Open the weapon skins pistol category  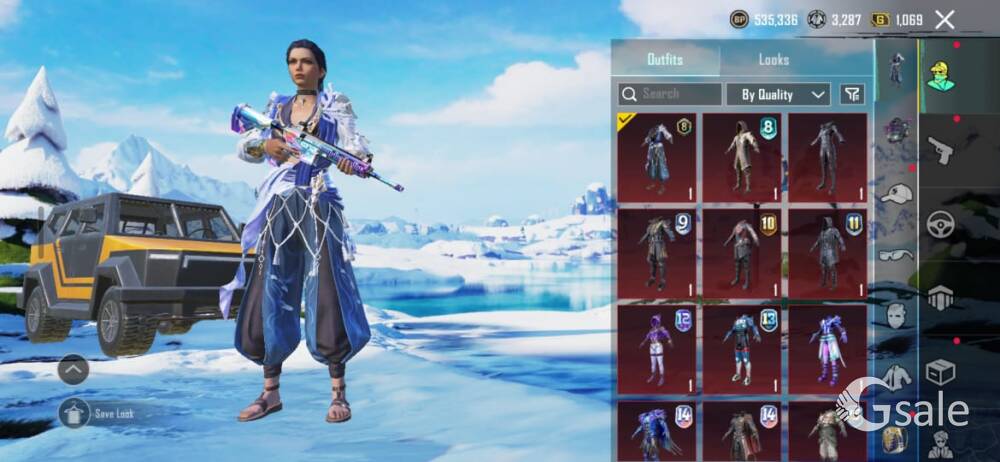[940, 150]
